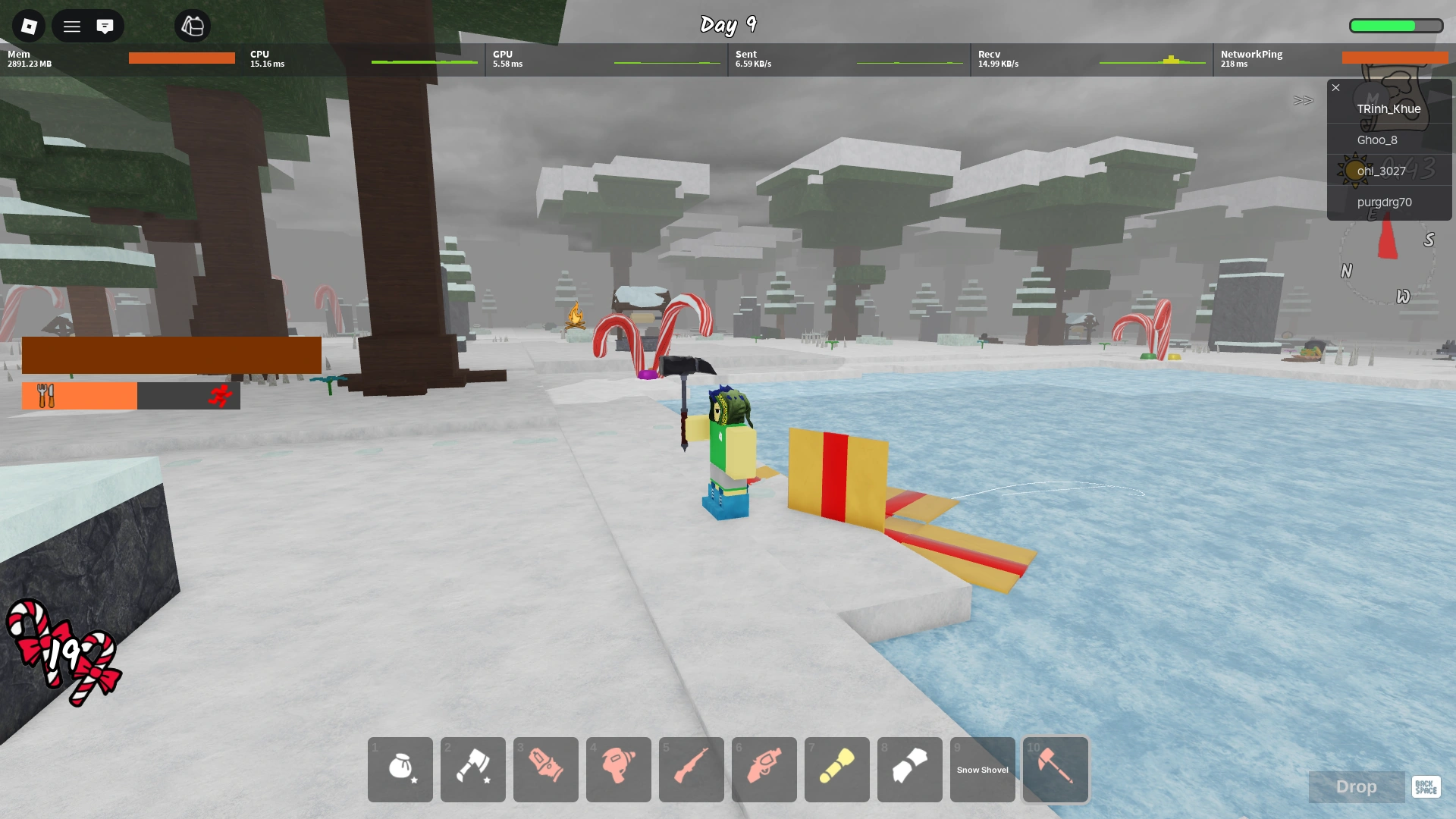Collapse the chat panel with the chevrons
Screen dimensions: 1456x819
pos(1303,100)
